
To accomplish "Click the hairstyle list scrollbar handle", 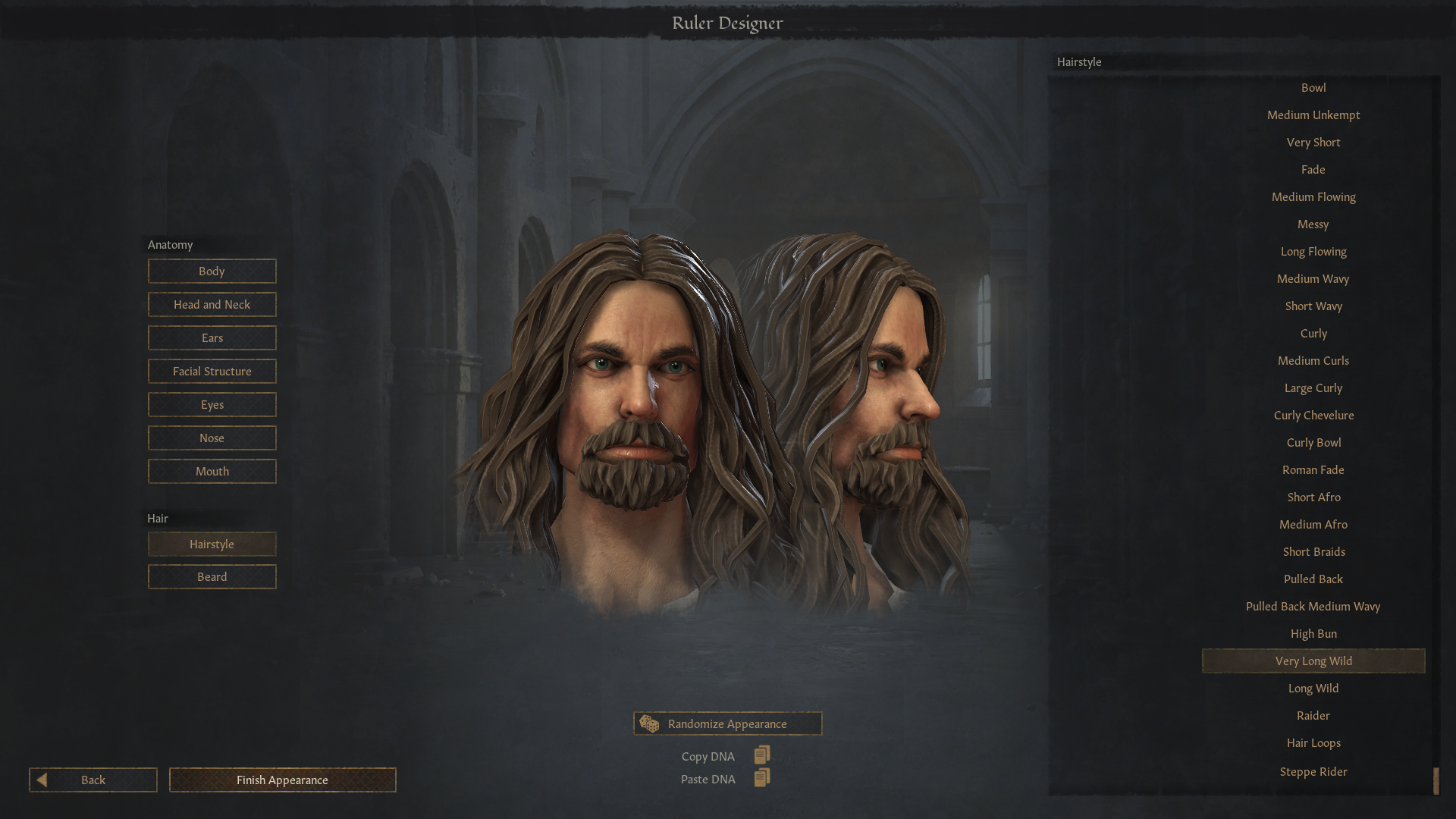I will [x=1436, y=781].
